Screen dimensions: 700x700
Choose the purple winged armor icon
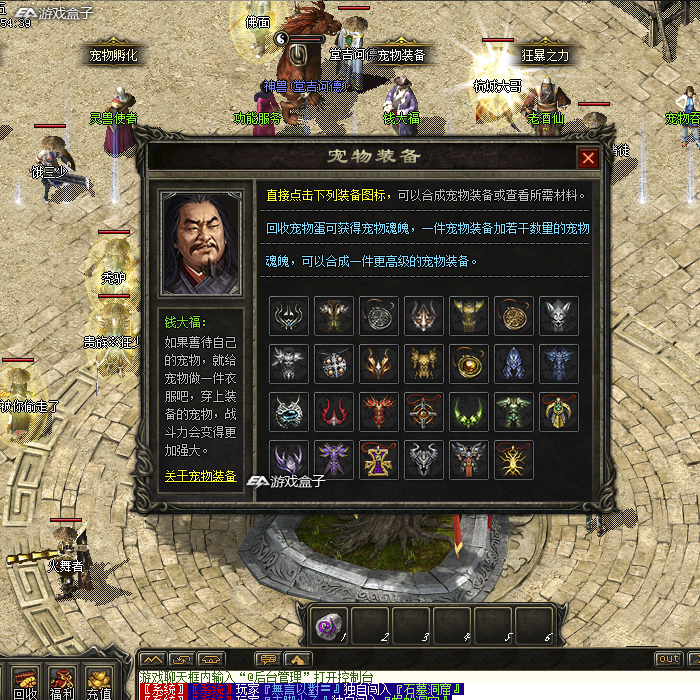click(333, 459)
